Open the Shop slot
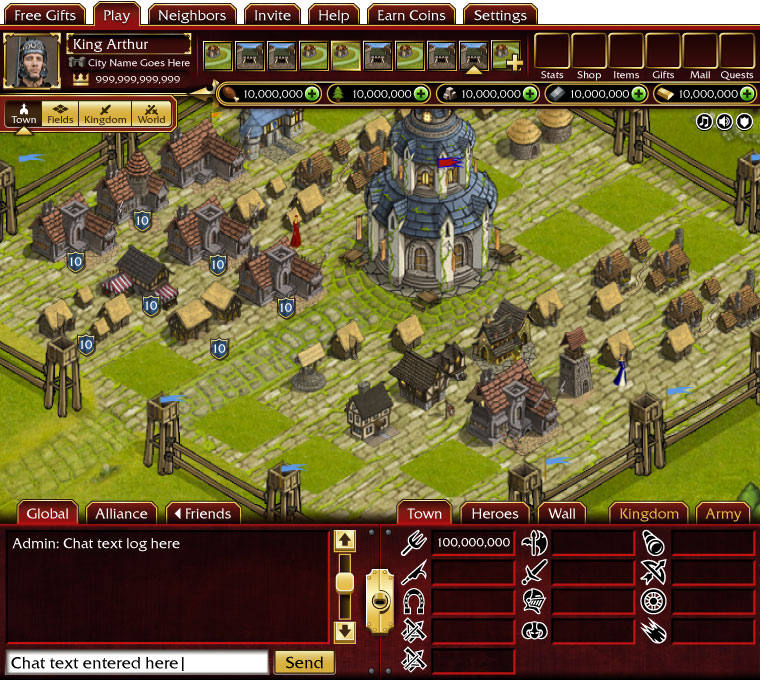Image resolution: width=760 pixels, height=680 pixels. point(589,53)
